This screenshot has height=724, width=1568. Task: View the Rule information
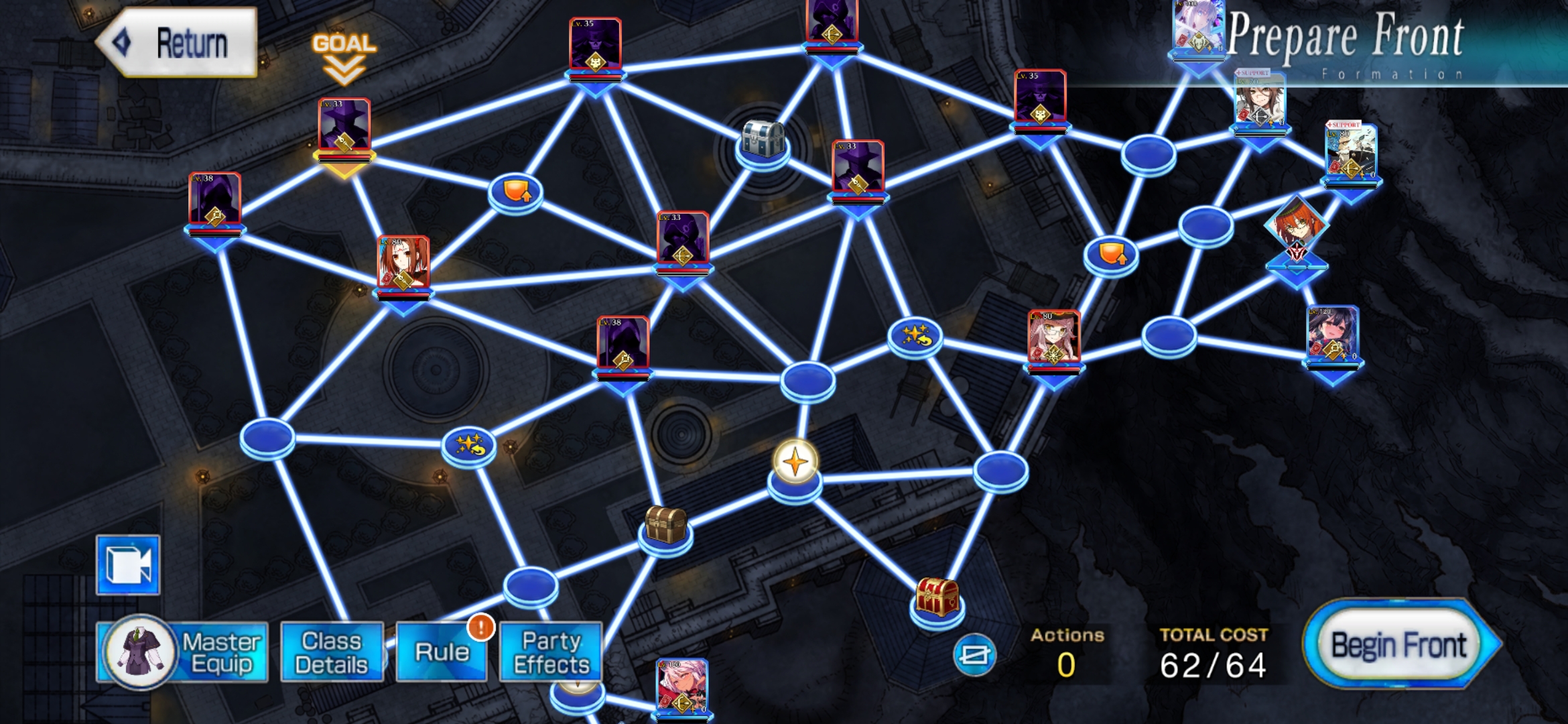coord(442,652)
